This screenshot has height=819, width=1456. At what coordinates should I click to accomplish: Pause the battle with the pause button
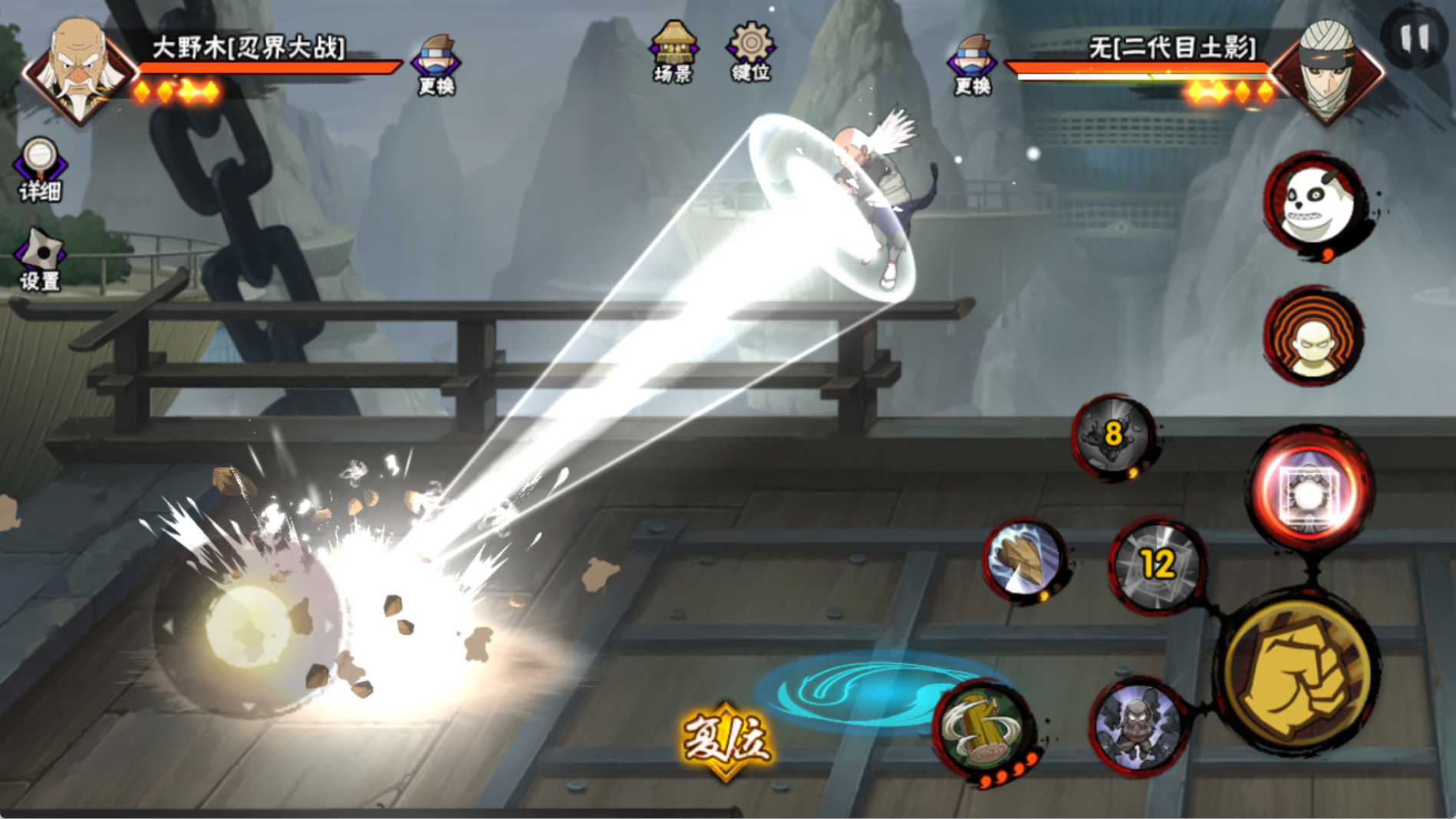click(1415, 37)
